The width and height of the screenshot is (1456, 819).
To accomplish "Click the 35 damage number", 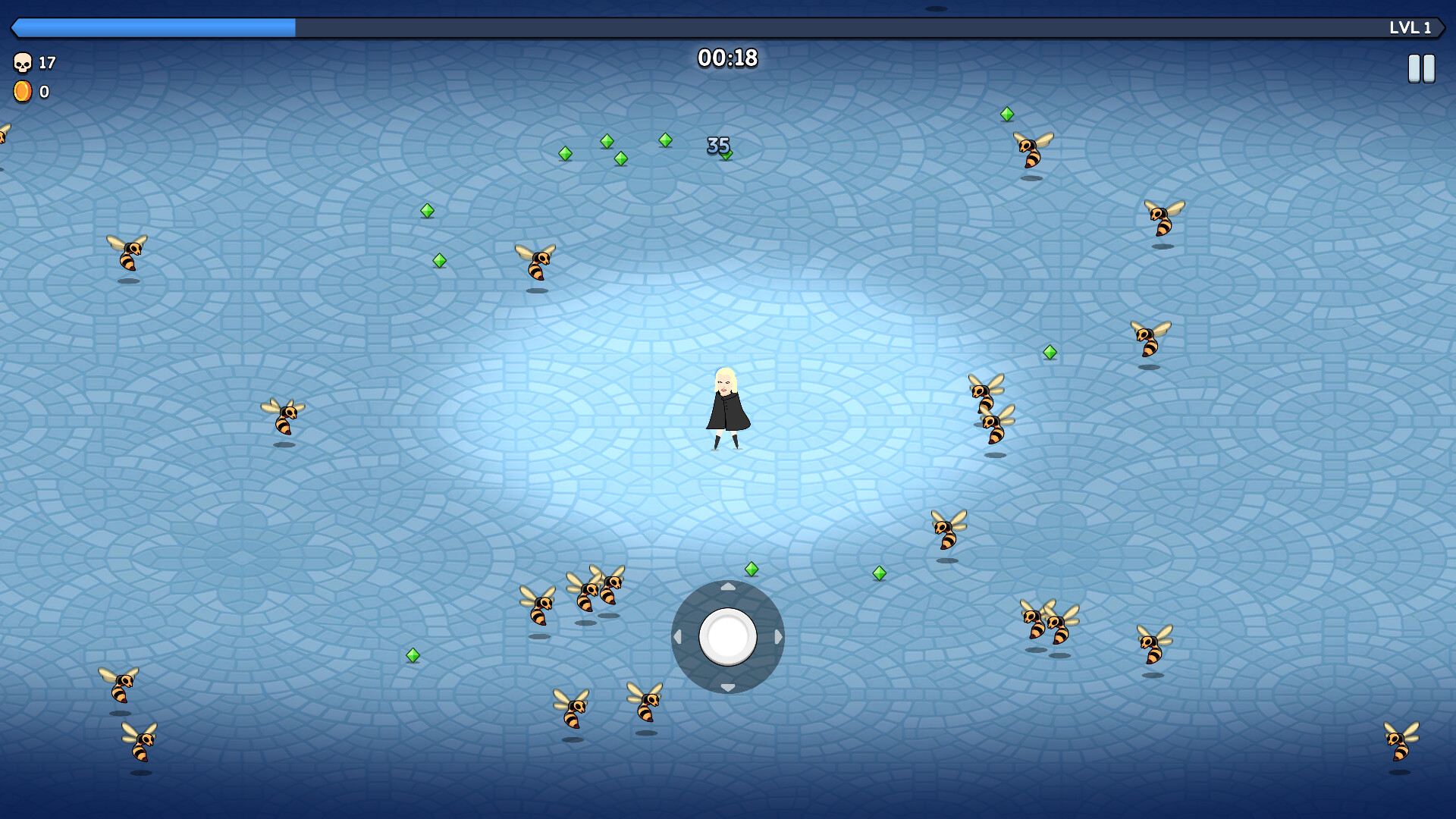I will pos(717,143).
